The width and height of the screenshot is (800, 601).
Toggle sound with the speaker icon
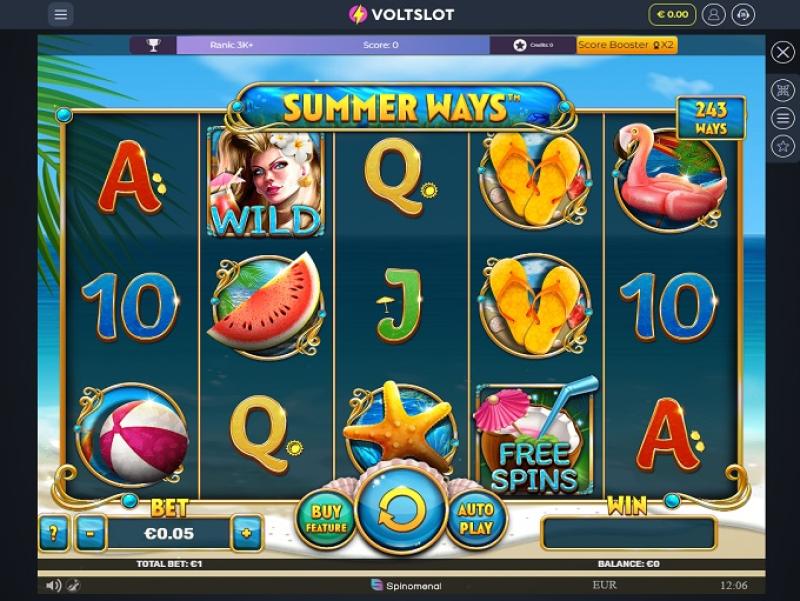pos(53,585)
